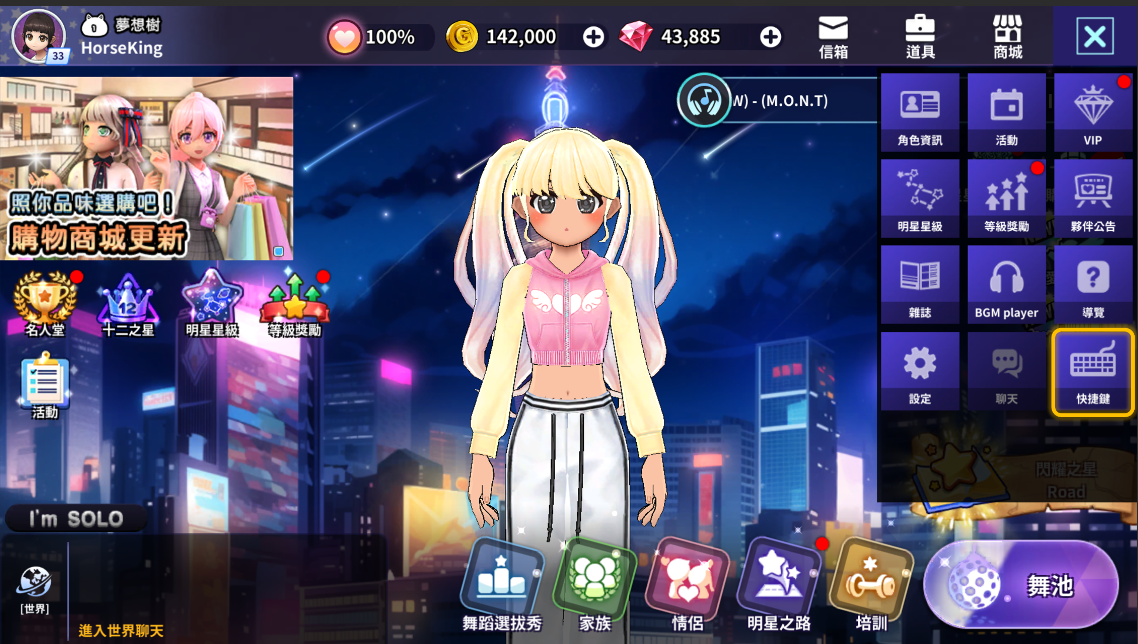The width and height of the screenshot is (1138, 644).
Task: Click the 購物商城更新 shop update banner
Action: click(147, 168)
